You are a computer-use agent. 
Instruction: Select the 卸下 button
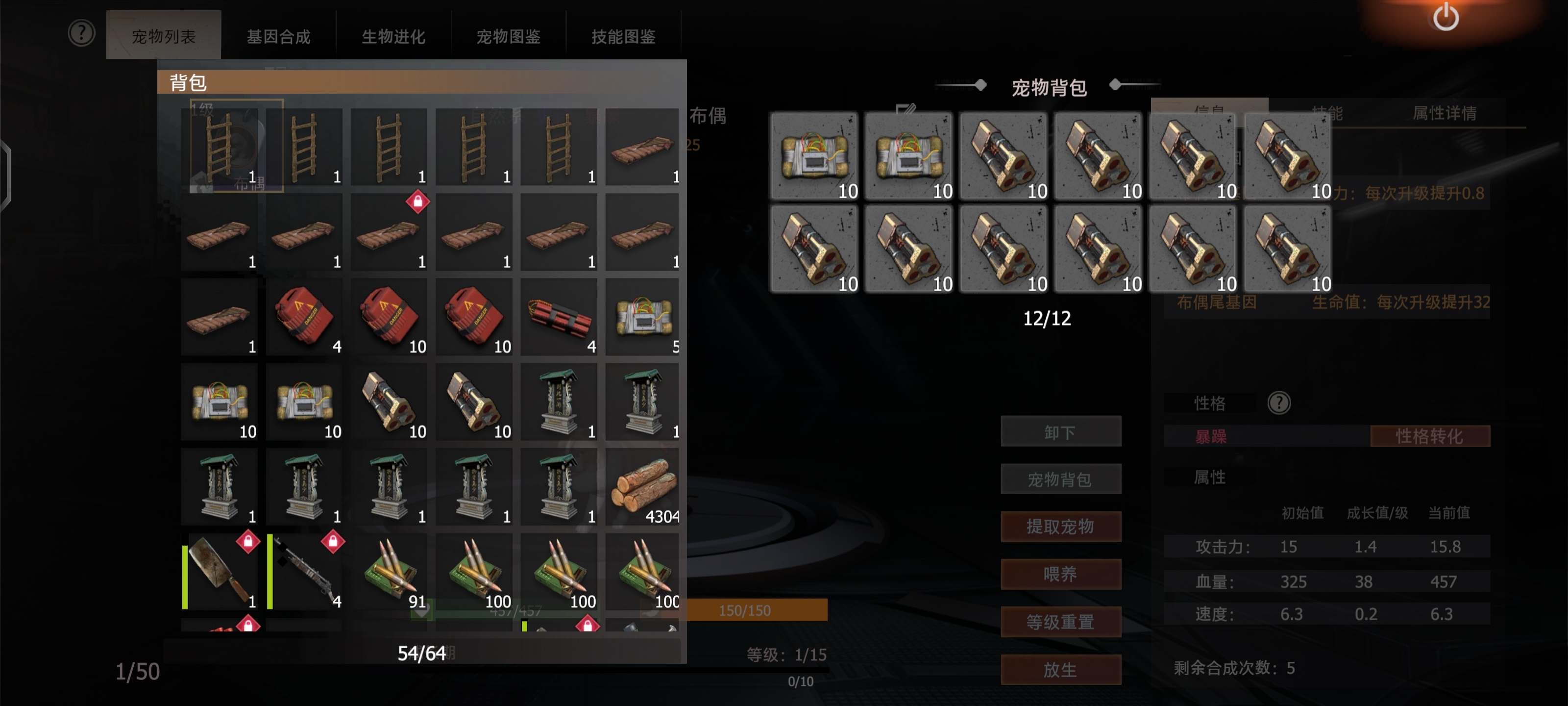point(1060,432)
